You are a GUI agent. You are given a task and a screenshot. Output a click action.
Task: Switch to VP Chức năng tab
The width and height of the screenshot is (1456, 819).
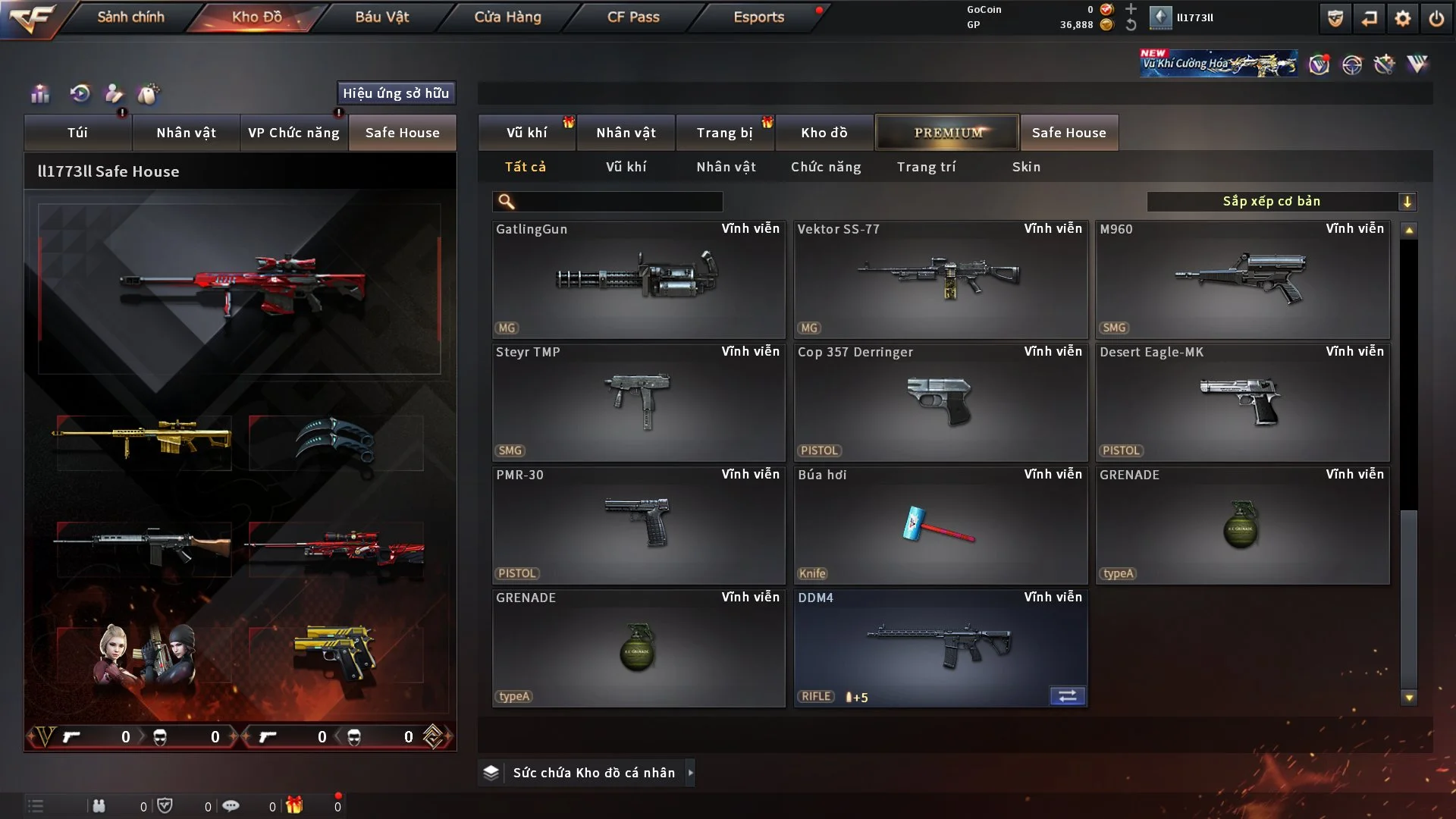click(293, 133)
